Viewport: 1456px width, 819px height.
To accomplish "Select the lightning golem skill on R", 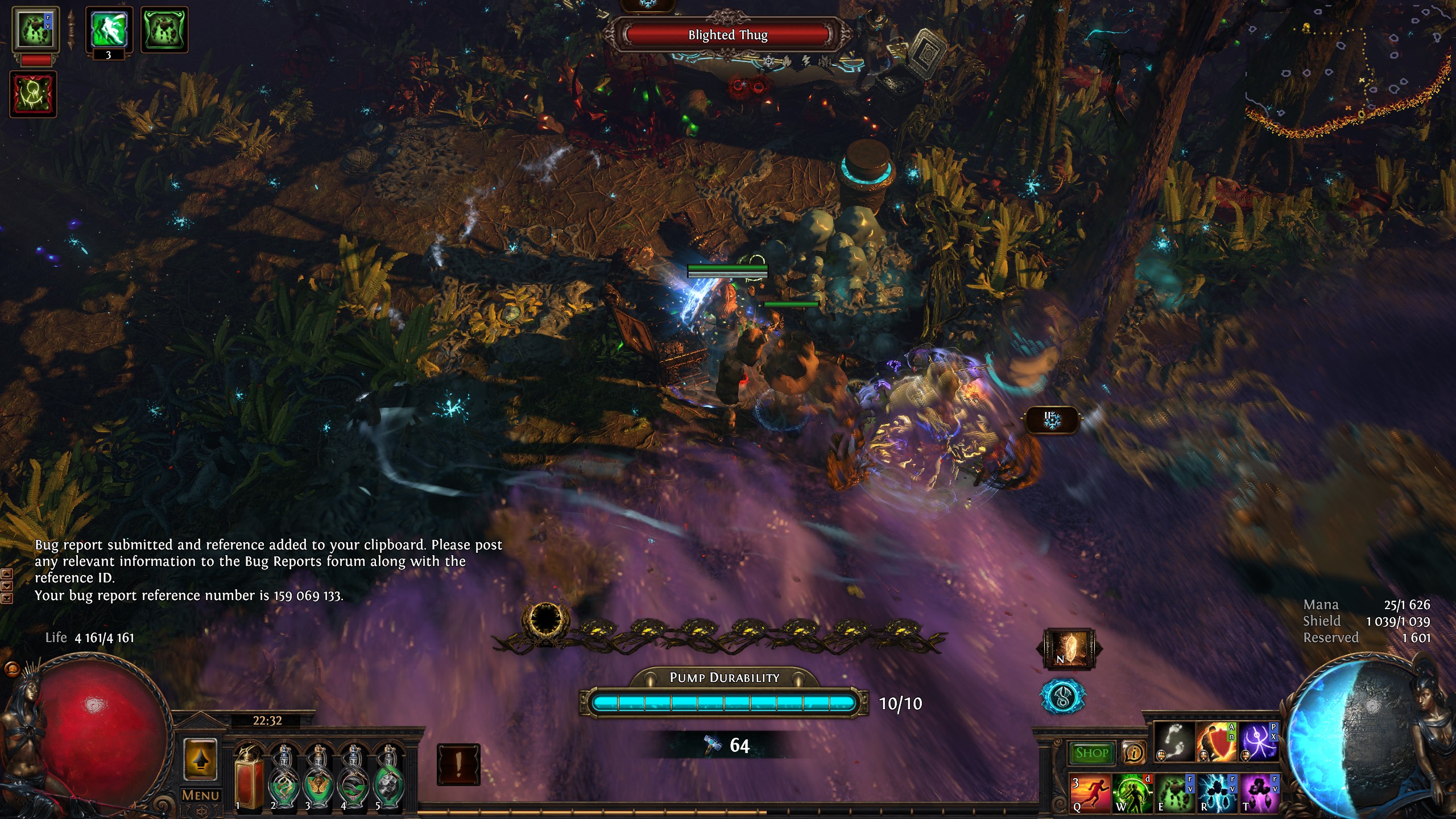I will tap(1217, 792).
